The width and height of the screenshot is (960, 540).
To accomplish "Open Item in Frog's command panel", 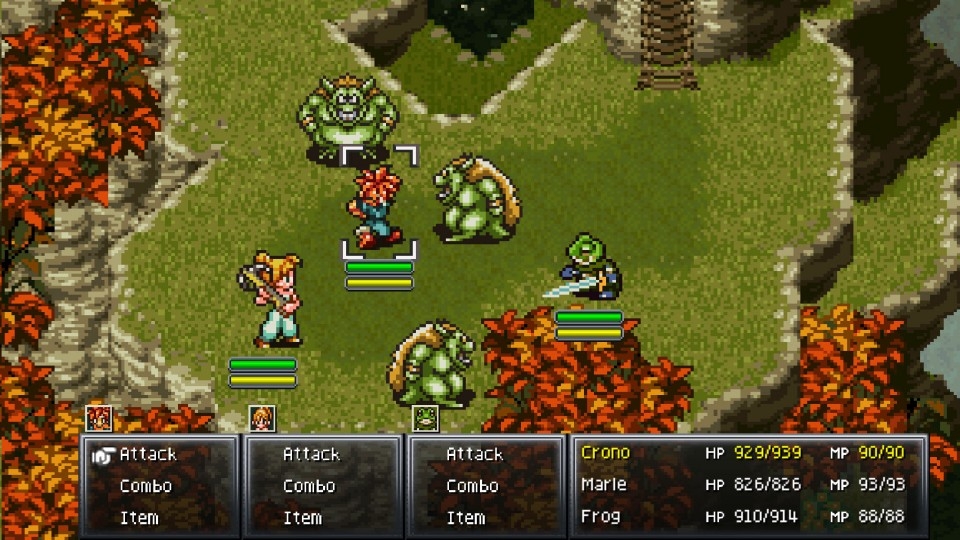I will pyautogui.click(x=466, y=518).
